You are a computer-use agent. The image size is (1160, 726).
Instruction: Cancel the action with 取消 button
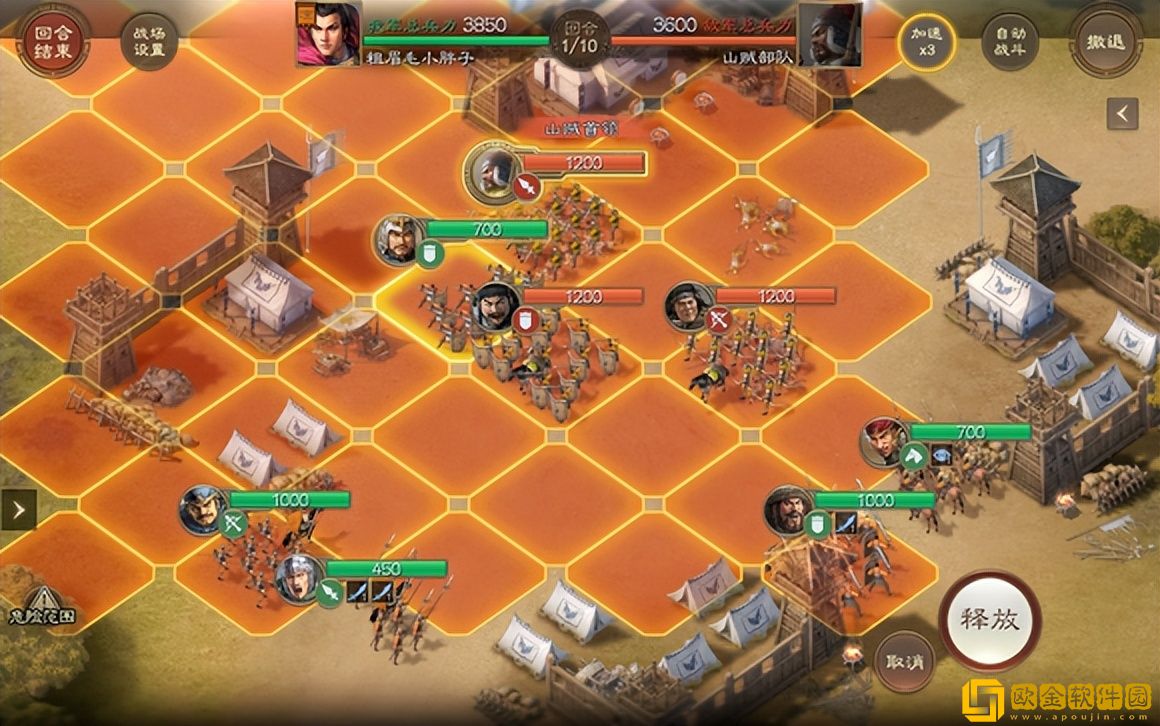[904, 661]
